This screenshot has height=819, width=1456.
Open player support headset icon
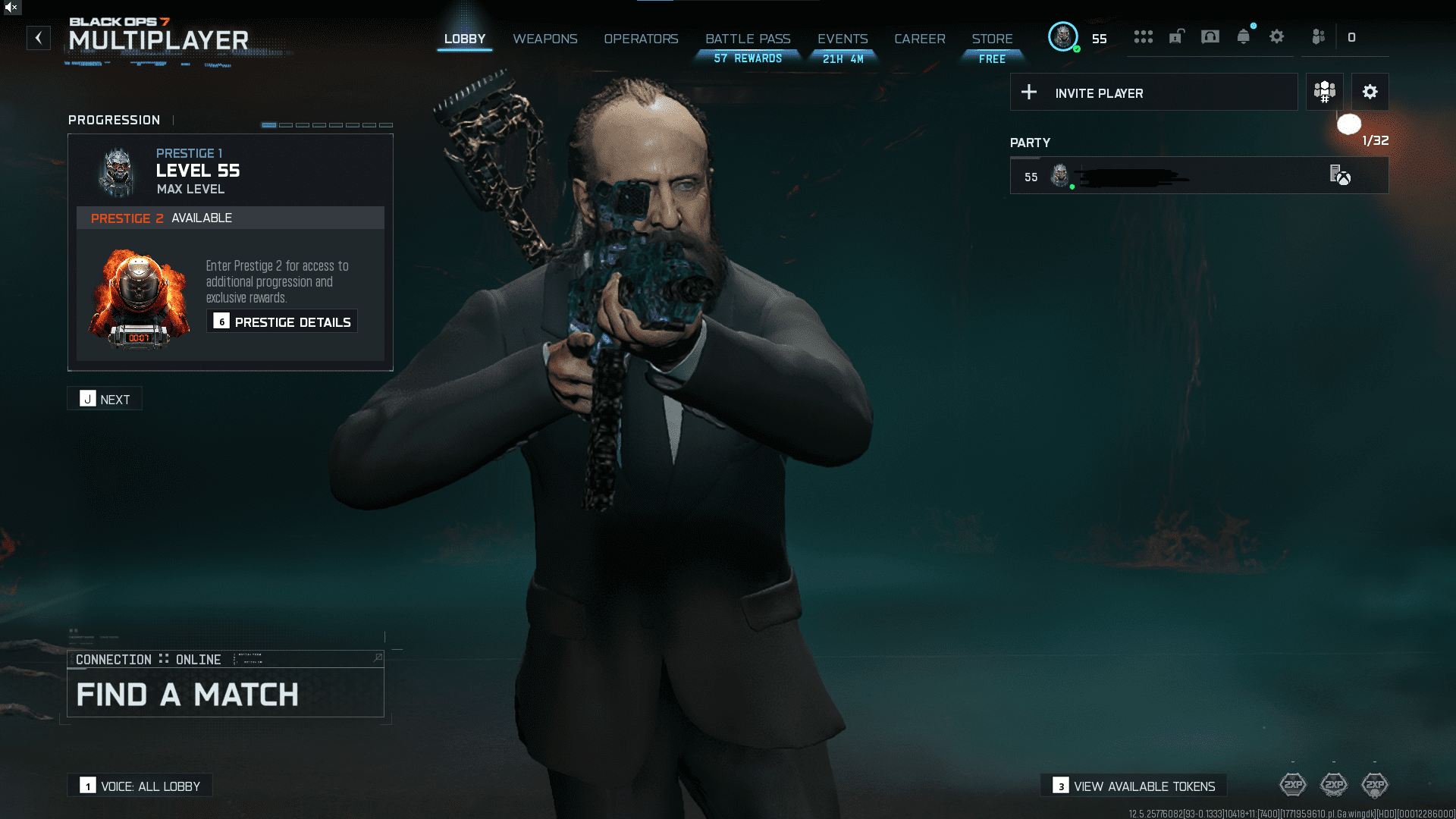(x=1210, y=36)
